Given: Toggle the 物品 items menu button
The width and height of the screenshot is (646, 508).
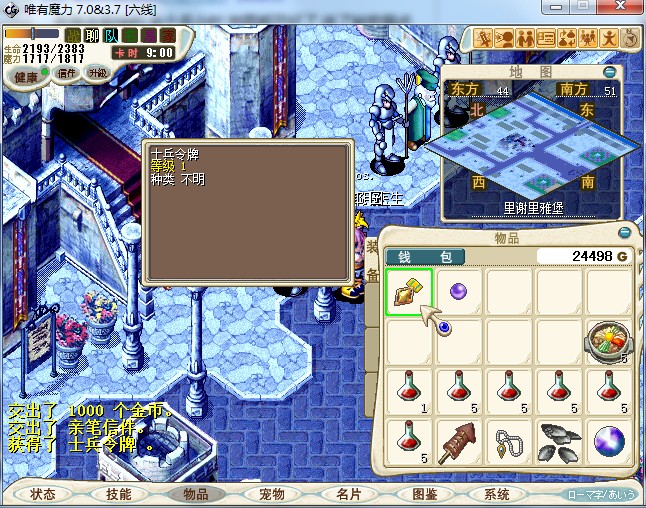Looking at the screenshot, I should pos(195,494).
